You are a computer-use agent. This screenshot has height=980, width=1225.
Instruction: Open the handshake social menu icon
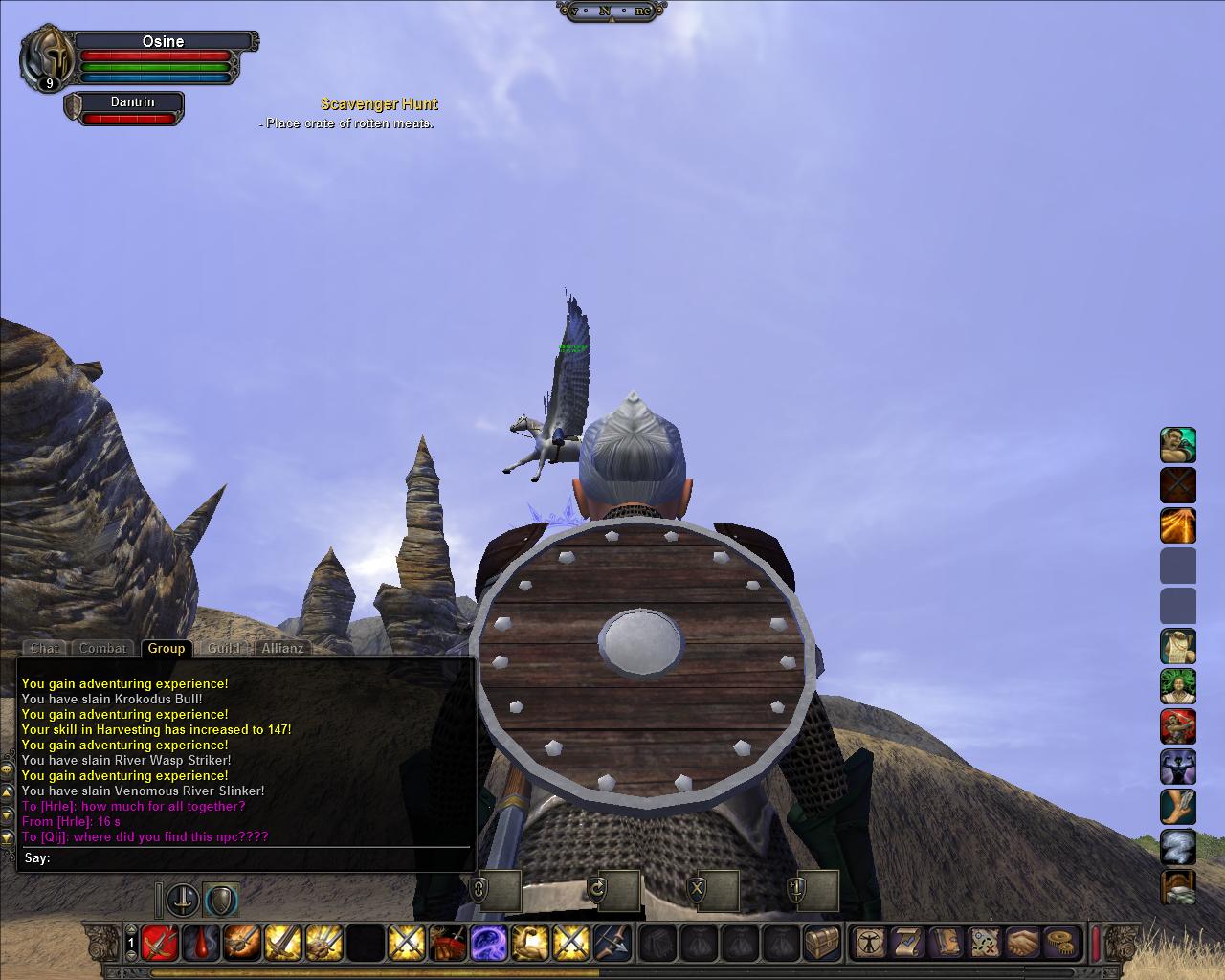pyautogui.click(x=1021, y=943)
